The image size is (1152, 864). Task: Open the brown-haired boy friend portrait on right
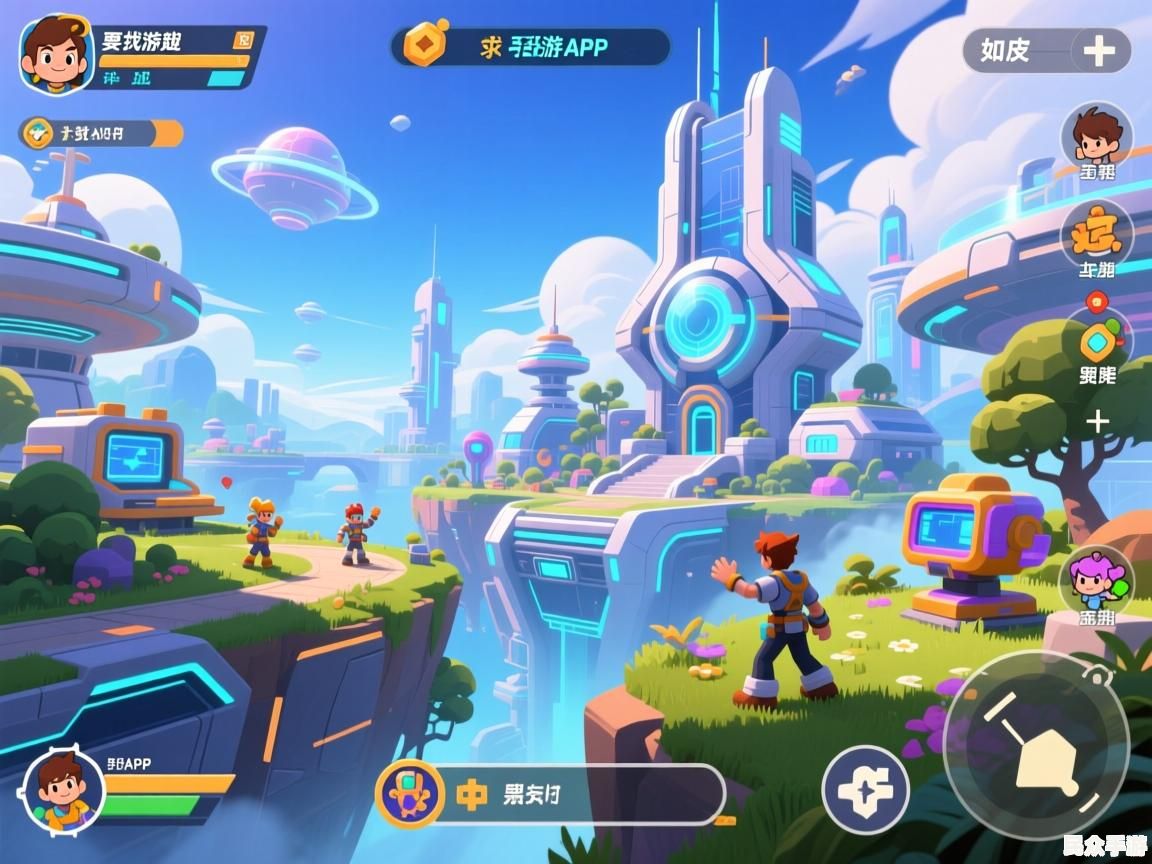coord(1096,134)
